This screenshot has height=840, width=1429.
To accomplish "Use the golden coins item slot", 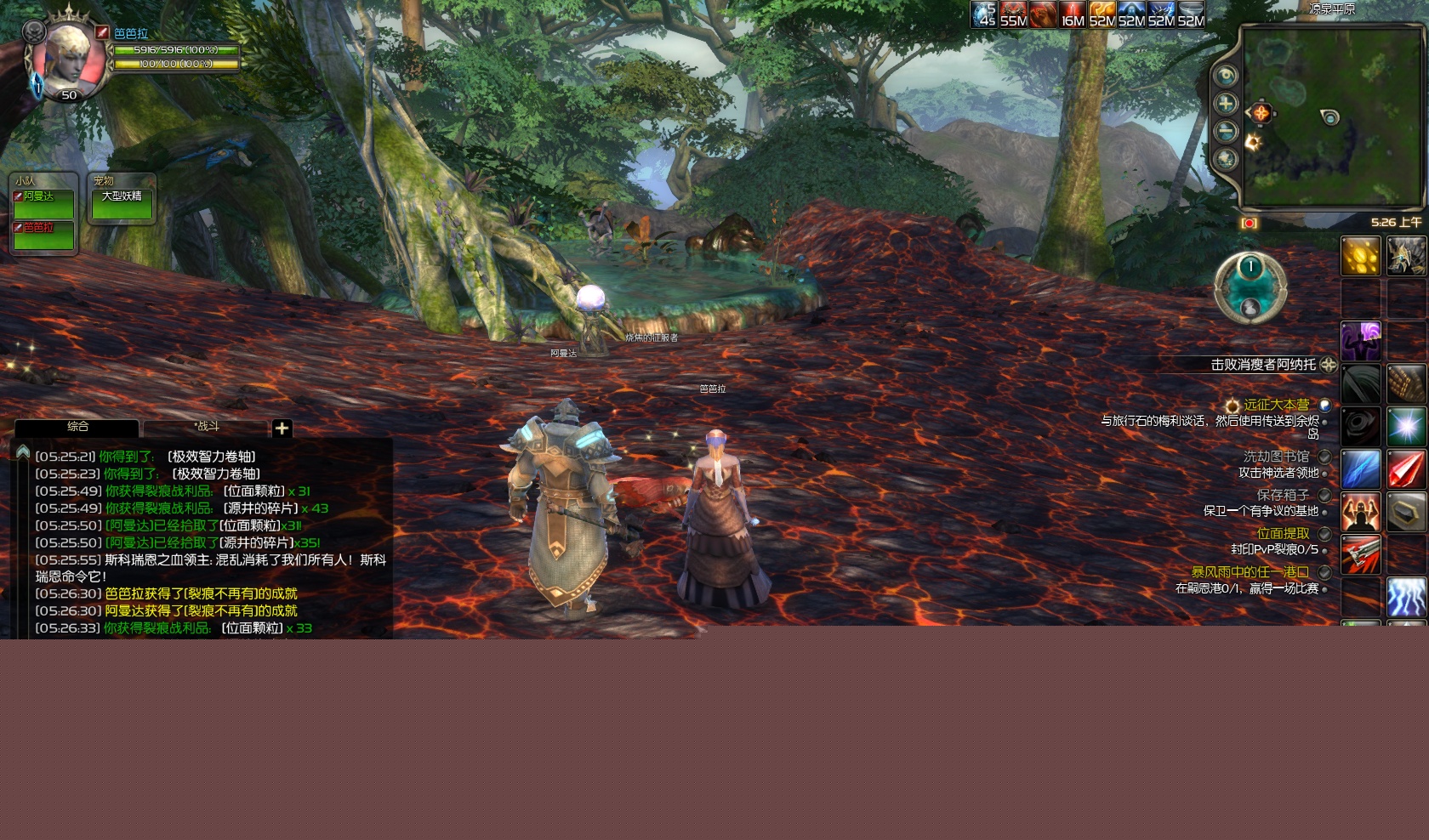I will coord(1360,256).
